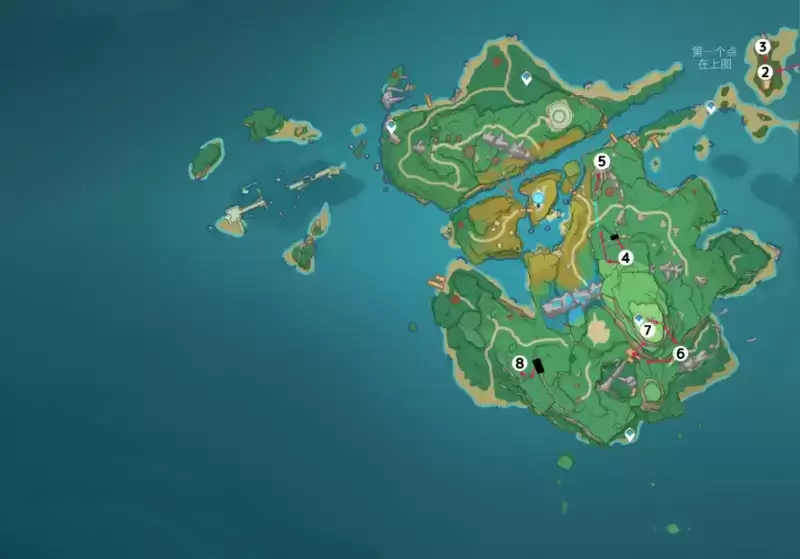Choose map marker number 5
Image resolution: width=800 pixels, height=559 pixels.
pos(602,160)
